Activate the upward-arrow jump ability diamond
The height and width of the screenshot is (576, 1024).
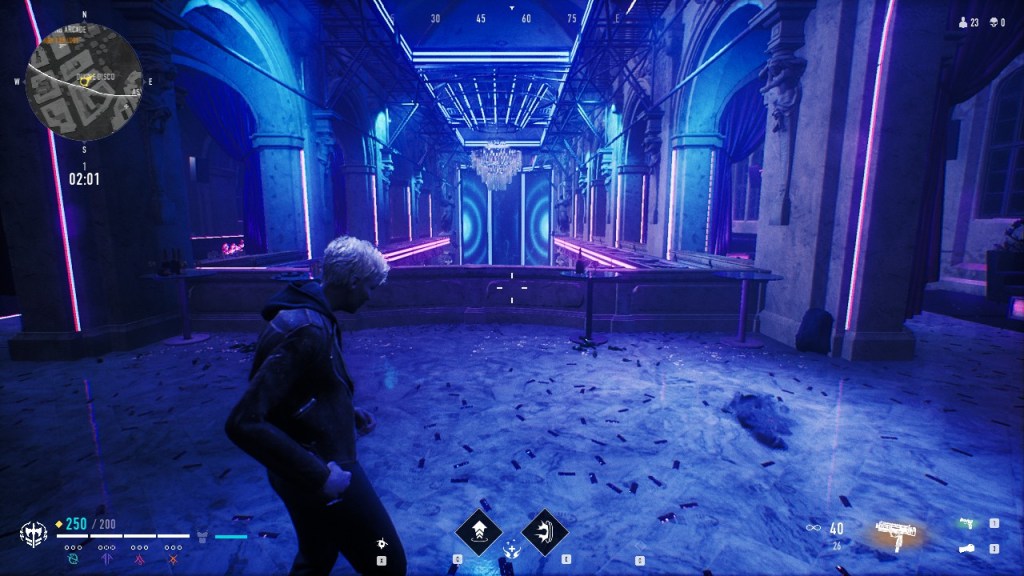pyautogui.click(x=477, y=531)
